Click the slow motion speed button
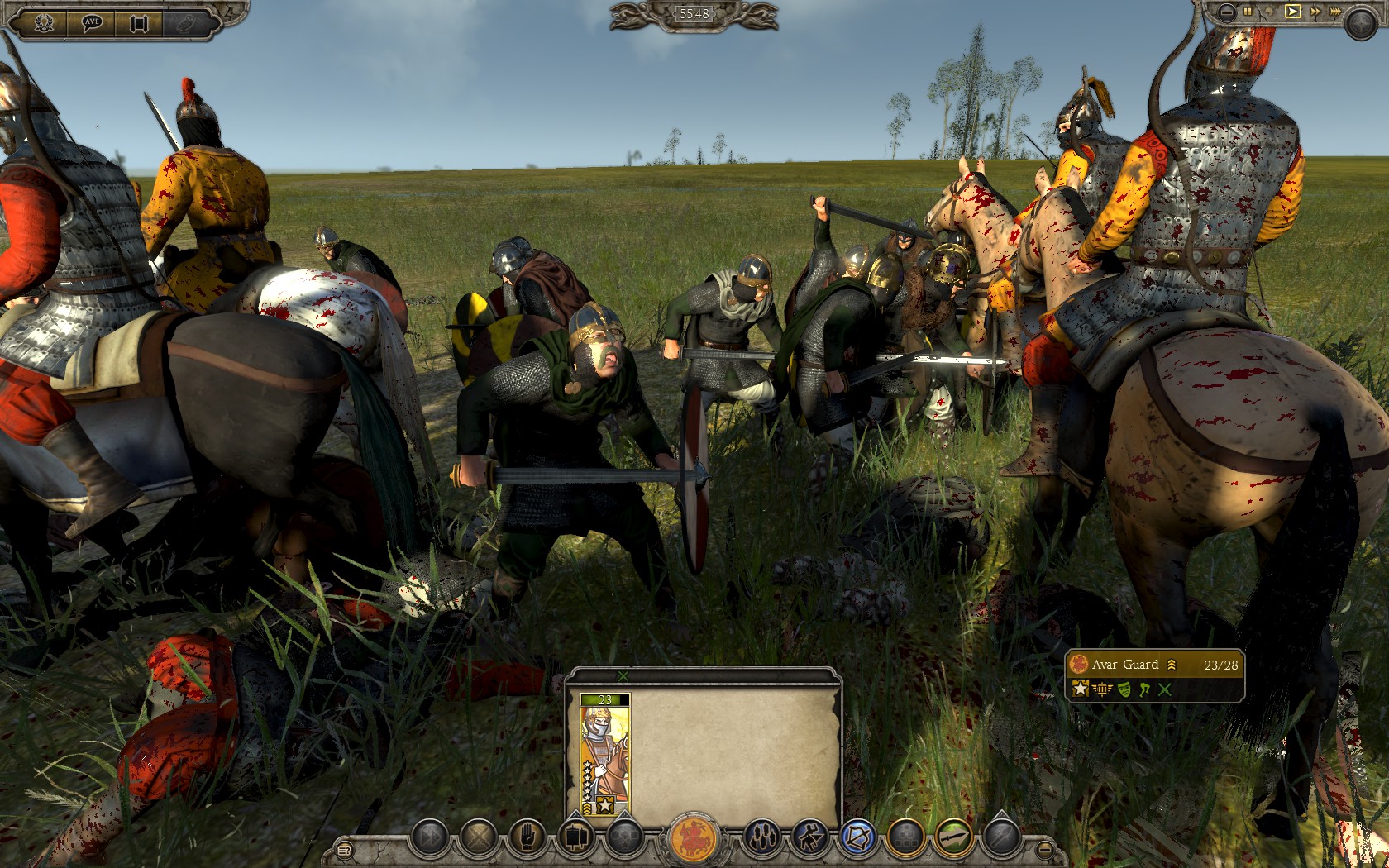Screen dimensions: 1389x868 [1270, 12]
